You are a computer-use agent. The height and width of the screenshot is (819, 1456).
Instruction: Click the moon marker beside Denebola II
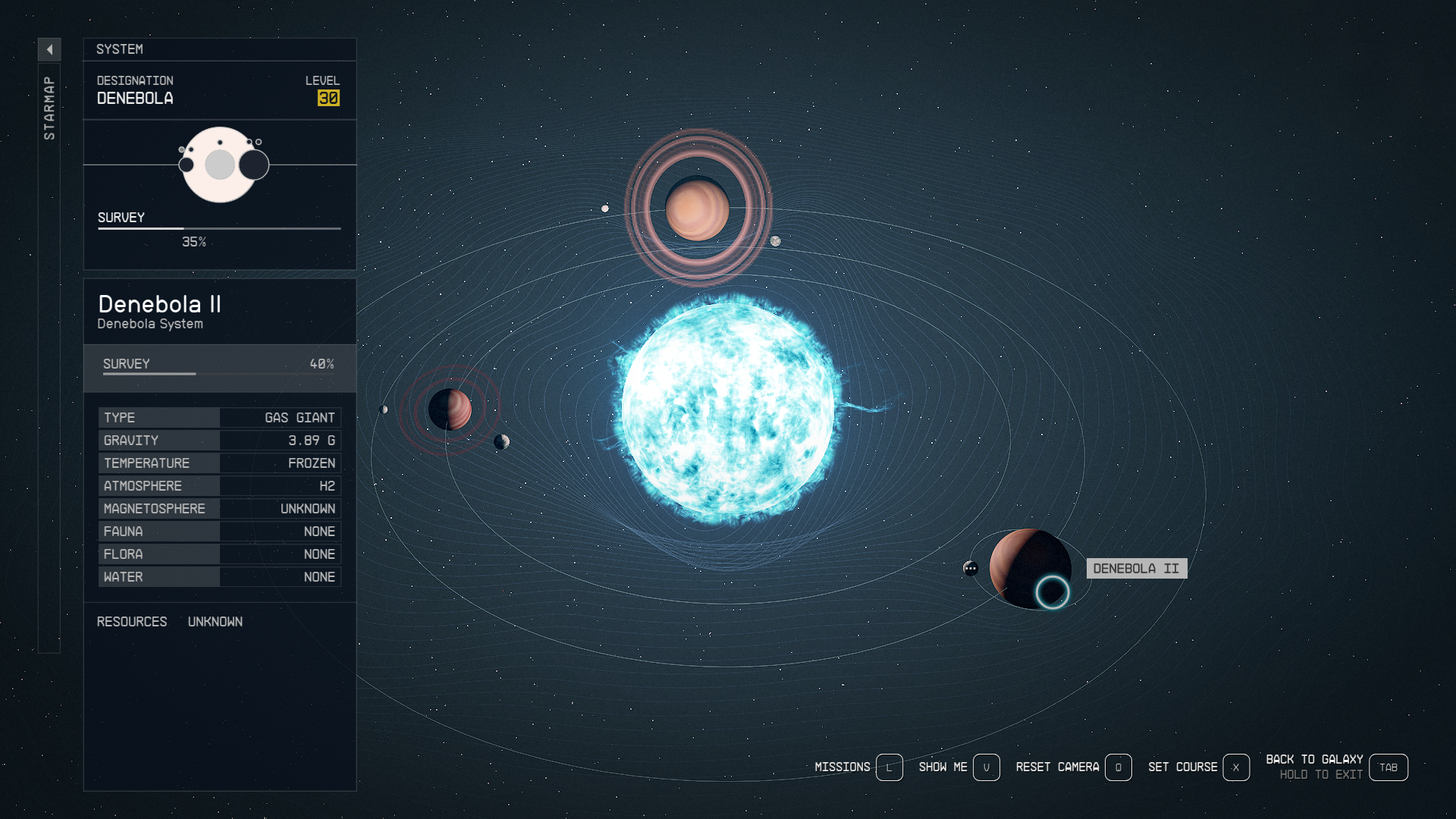(971, 568)
